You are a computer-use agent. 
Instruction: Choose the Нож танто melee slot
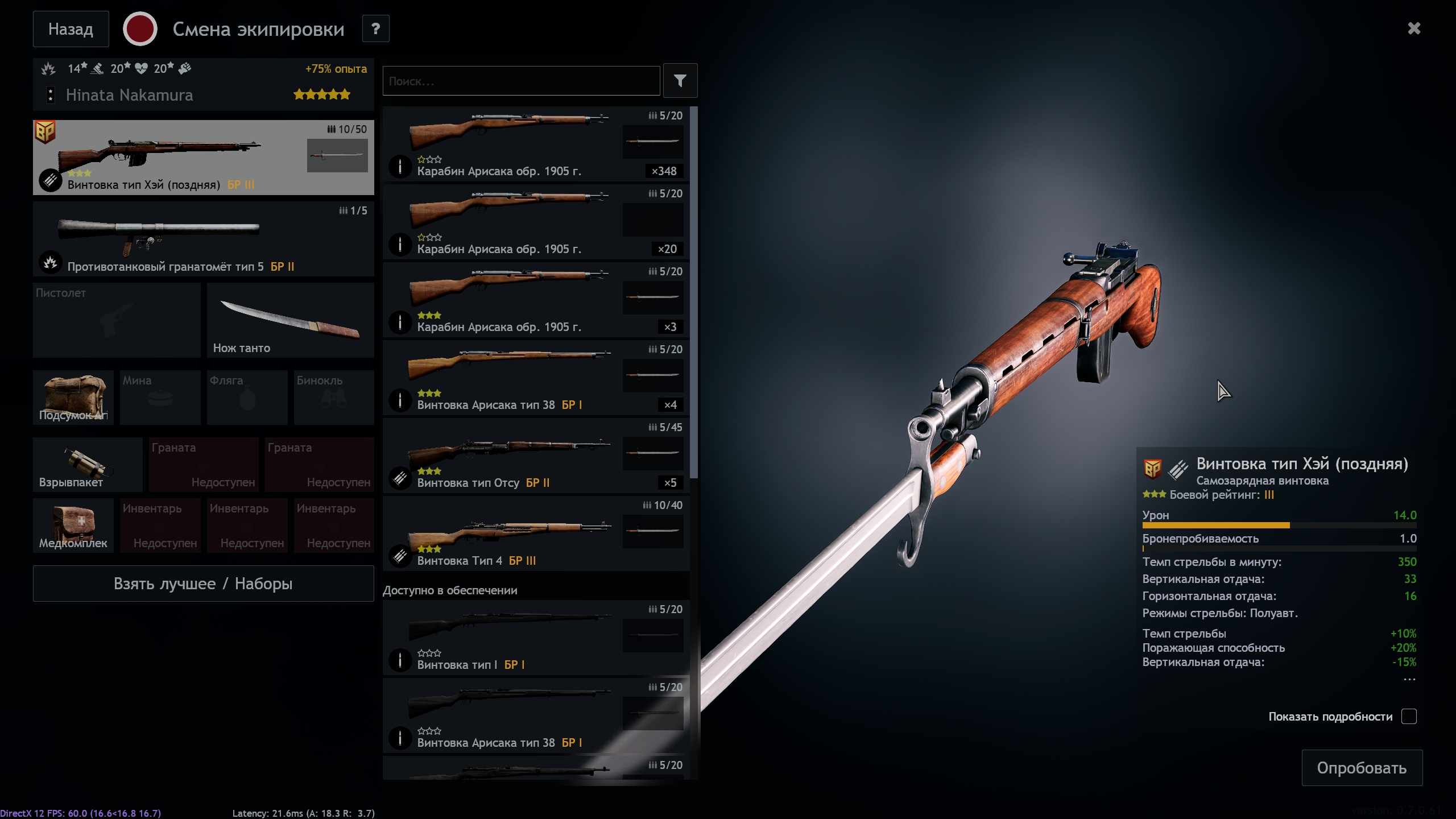(290, 320)
